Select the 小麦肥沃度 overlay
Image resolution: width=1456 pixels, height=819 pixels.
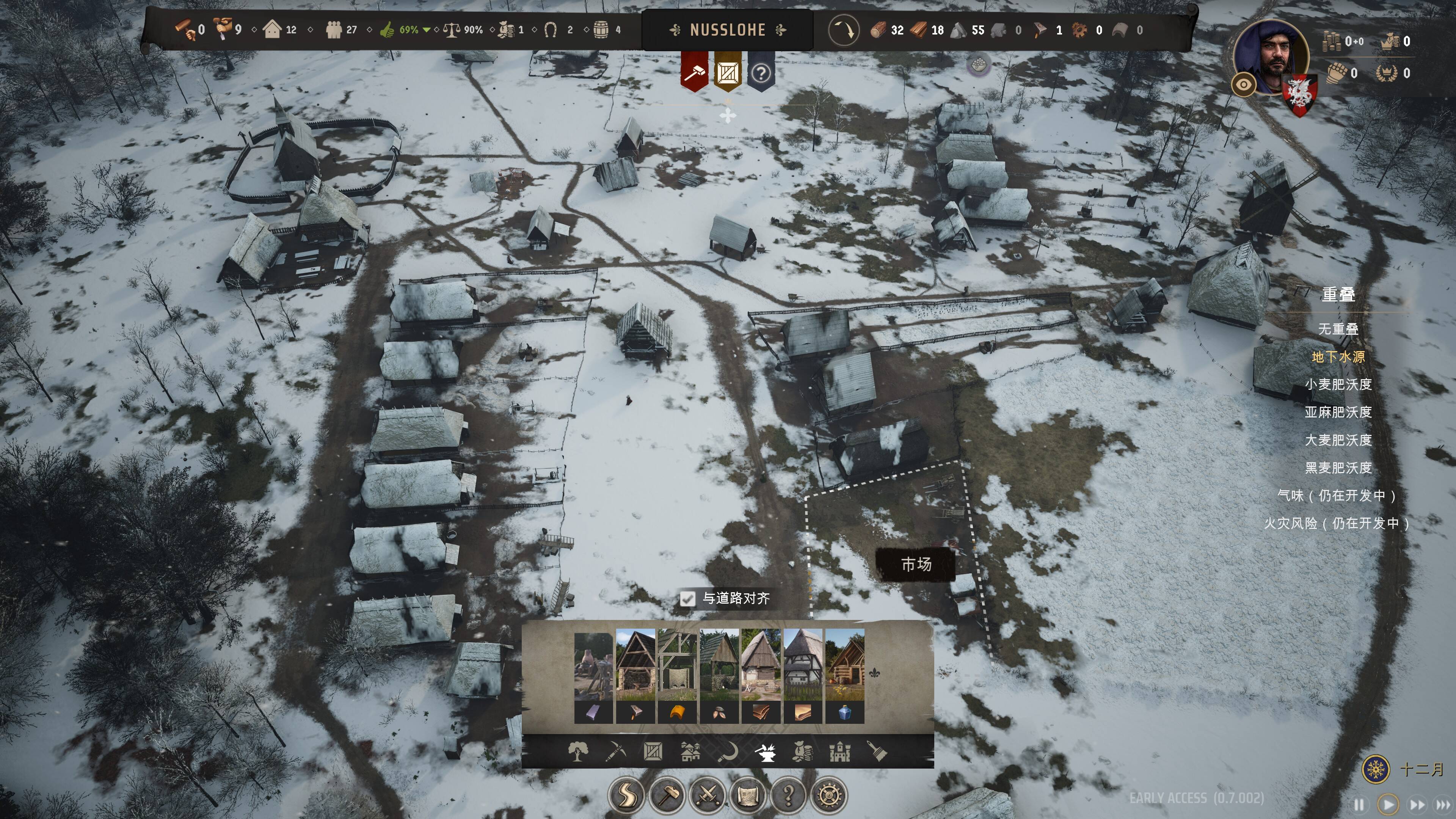tap(1338, 384)
